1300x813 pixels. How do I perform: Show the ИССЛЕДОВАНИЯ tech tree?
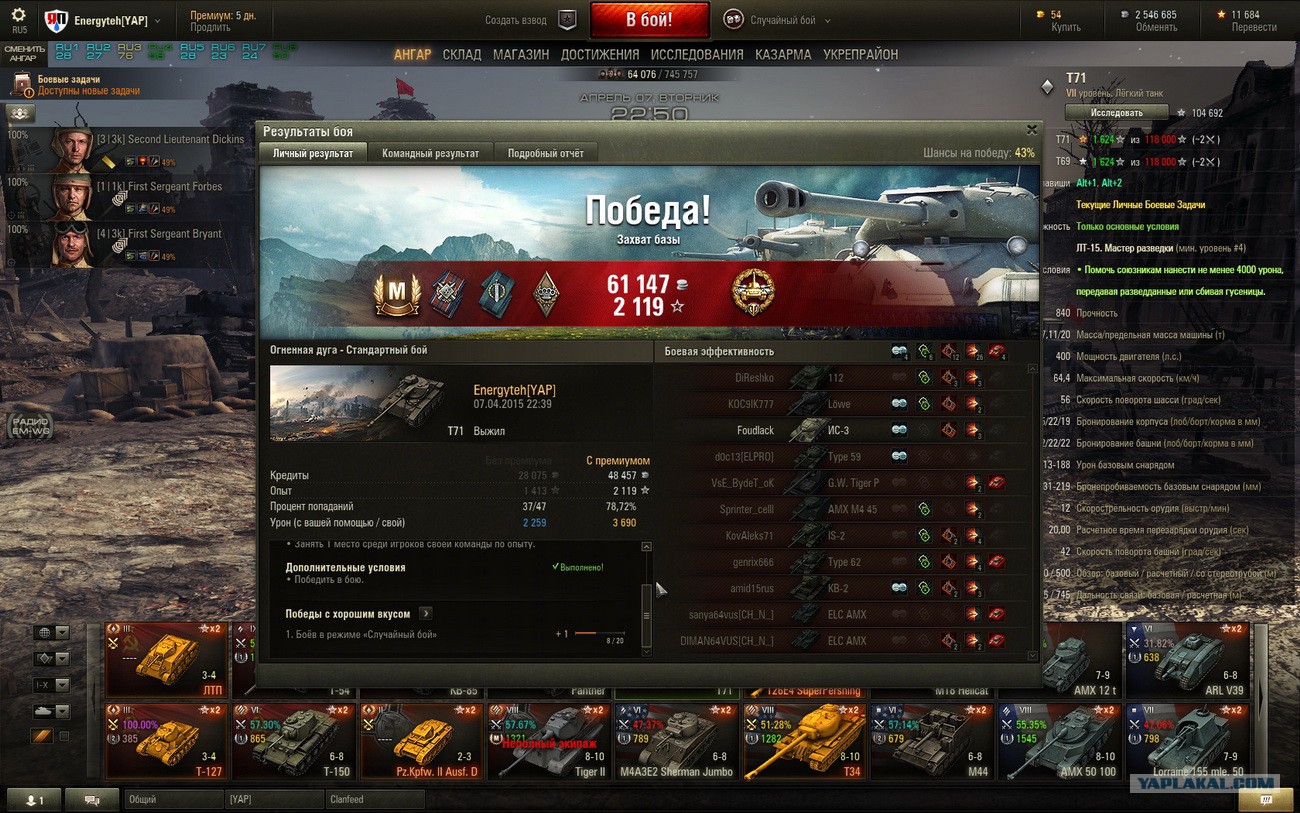697,54
